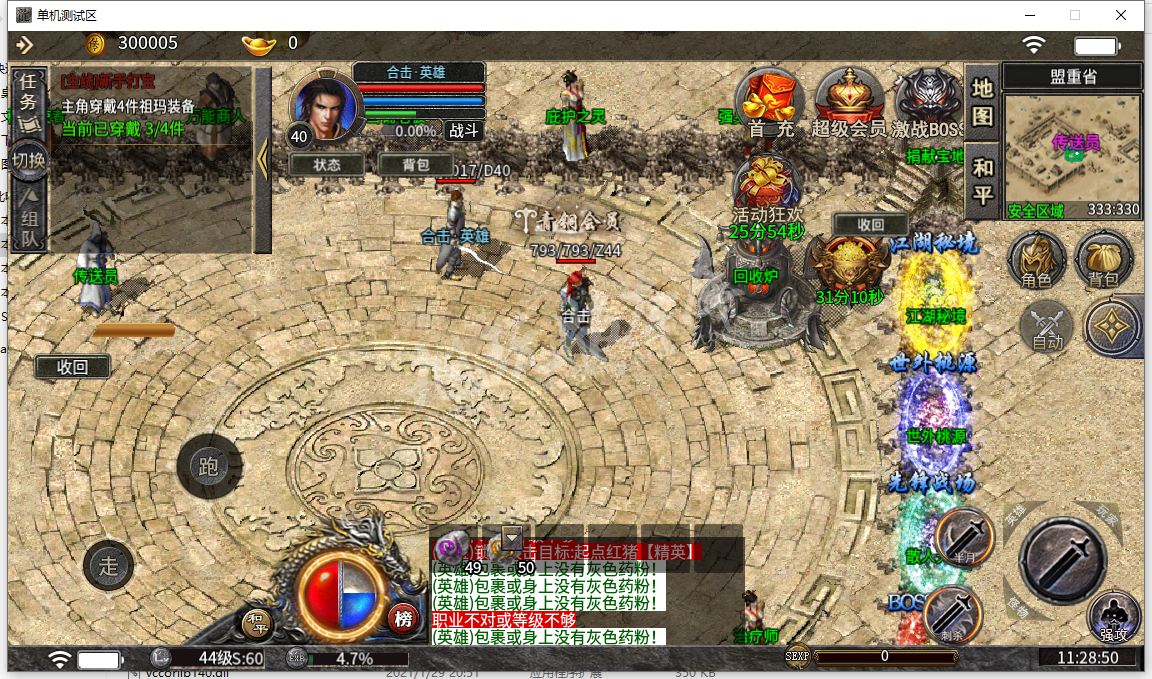Click the minimap of 盟重省

pos(1072,151)
